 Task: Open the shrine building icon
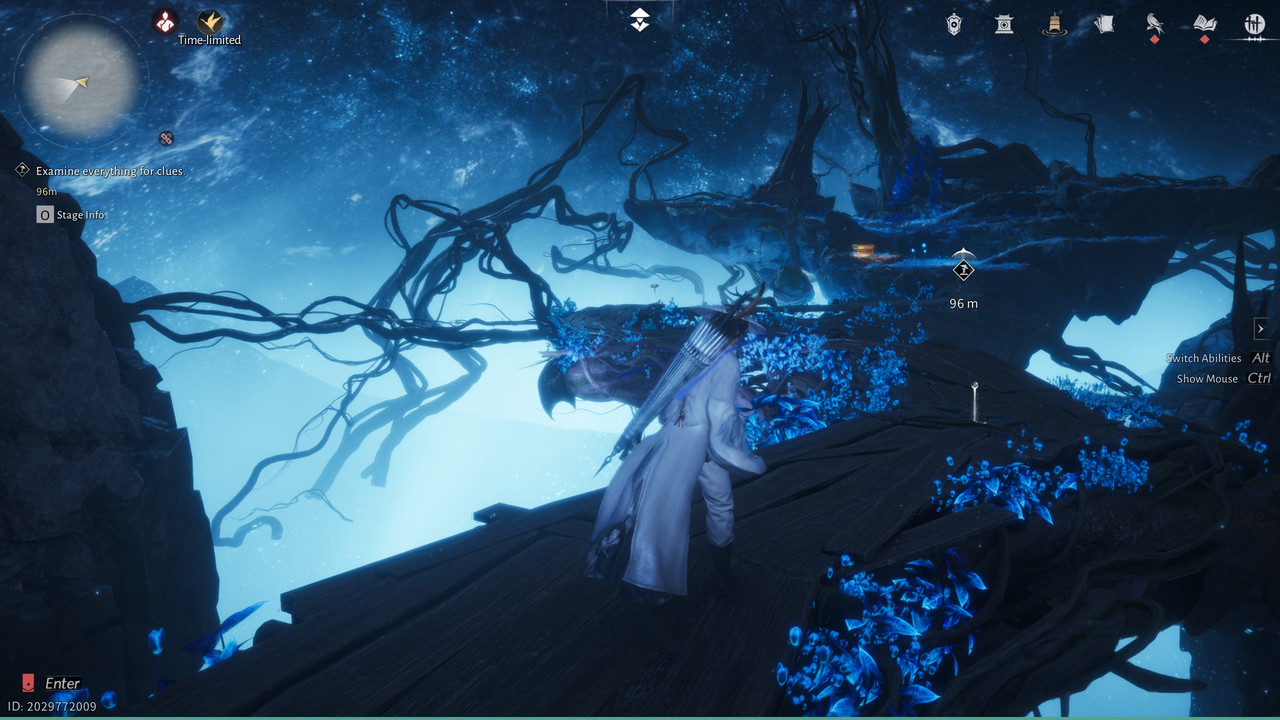click(1004, 24)
